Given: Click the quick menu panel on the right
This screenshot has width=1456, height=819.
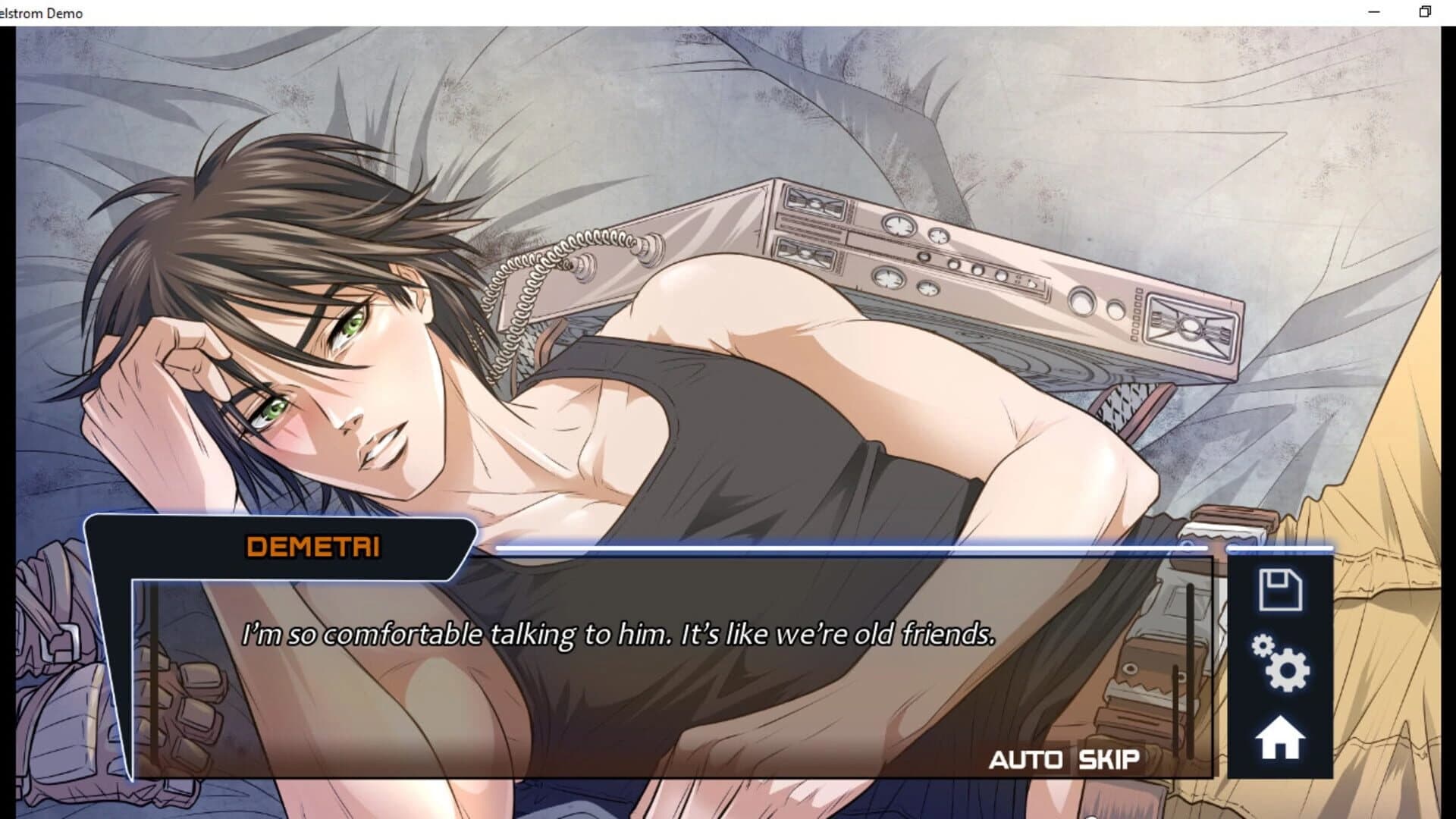Looking at the screenshot, I should [x=1279, y=667].
